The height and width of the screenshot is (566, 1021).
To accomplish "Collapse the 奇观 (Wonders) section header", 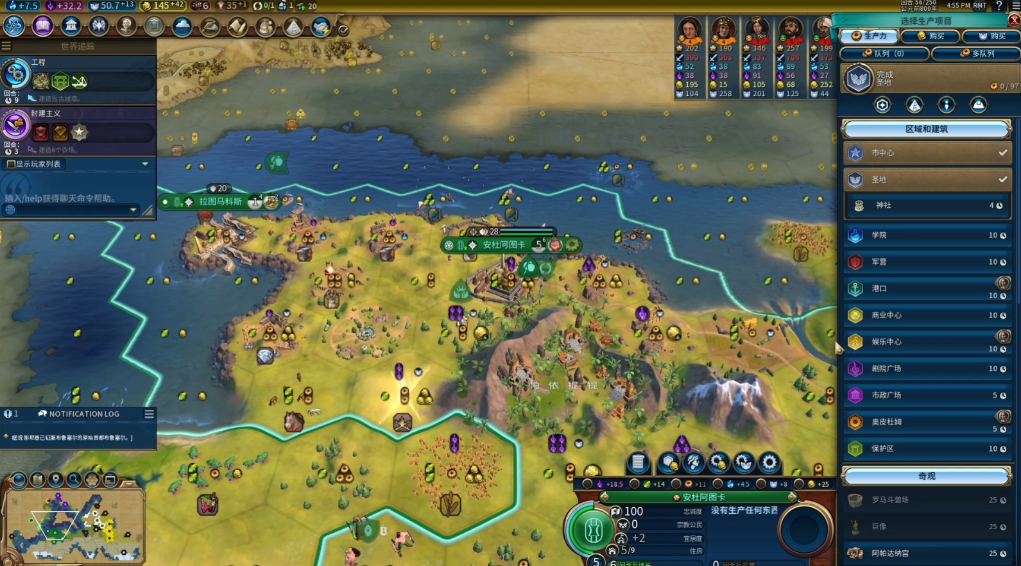I will 926,476.
